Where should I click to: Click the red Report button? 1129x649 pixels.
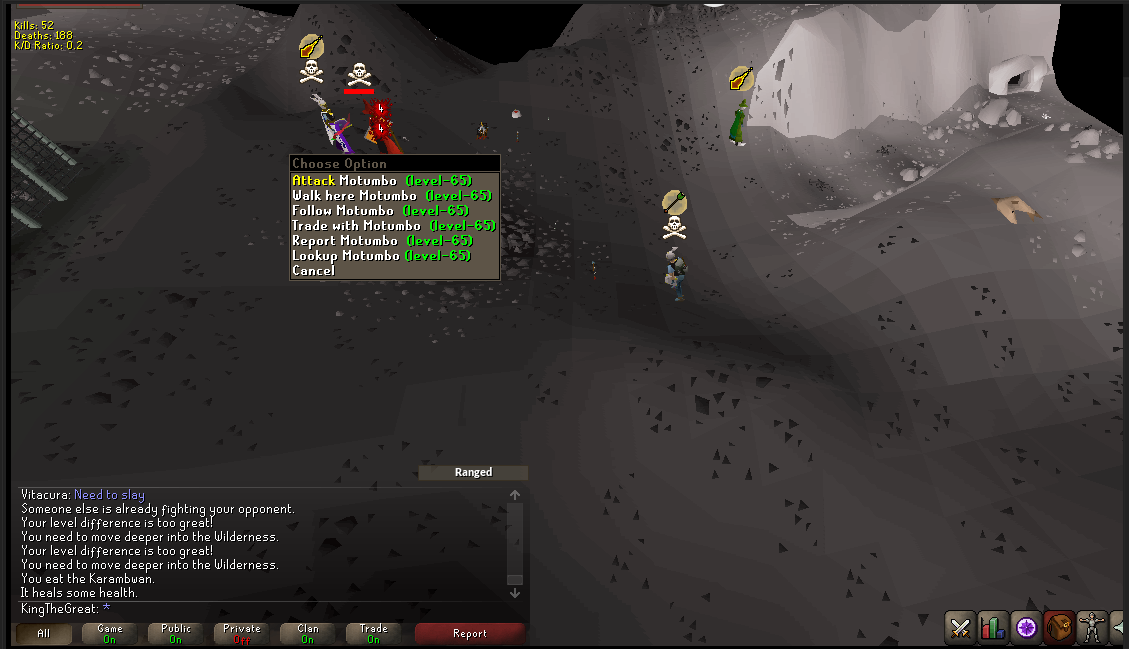469,633
